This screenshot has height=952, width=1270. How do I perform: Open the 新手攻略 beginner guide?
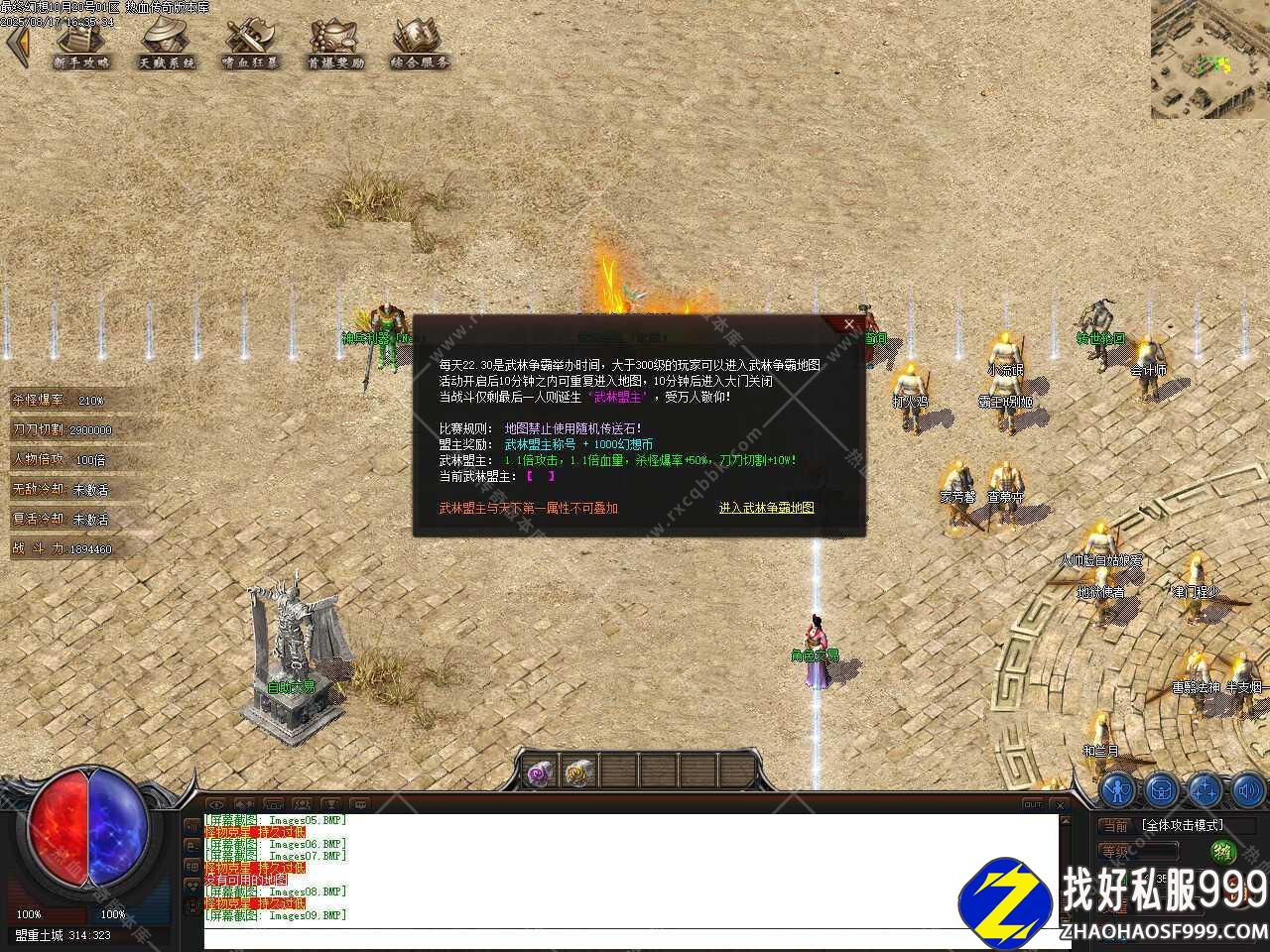(81, 45)
